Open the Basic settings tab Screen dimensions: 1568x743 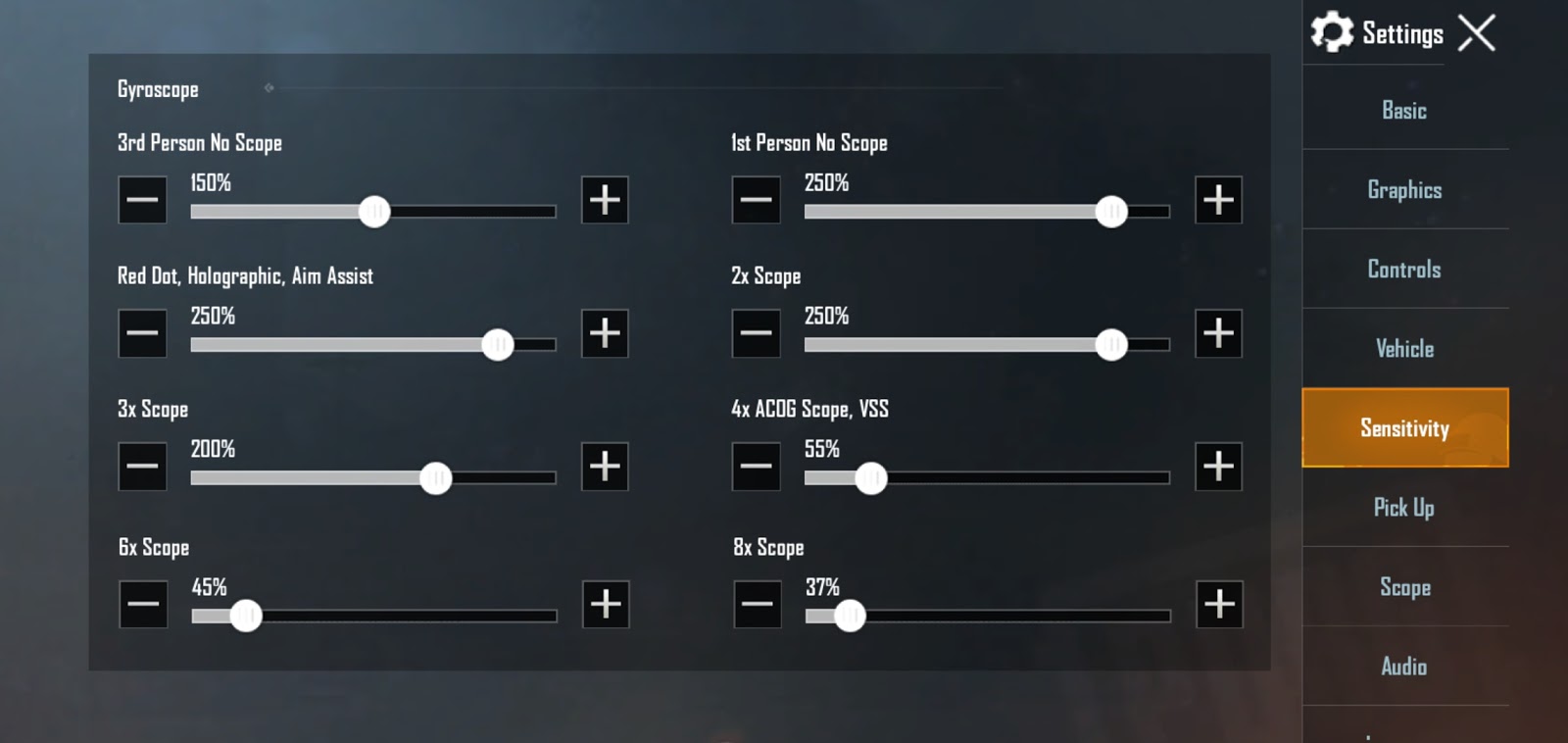1404,110
